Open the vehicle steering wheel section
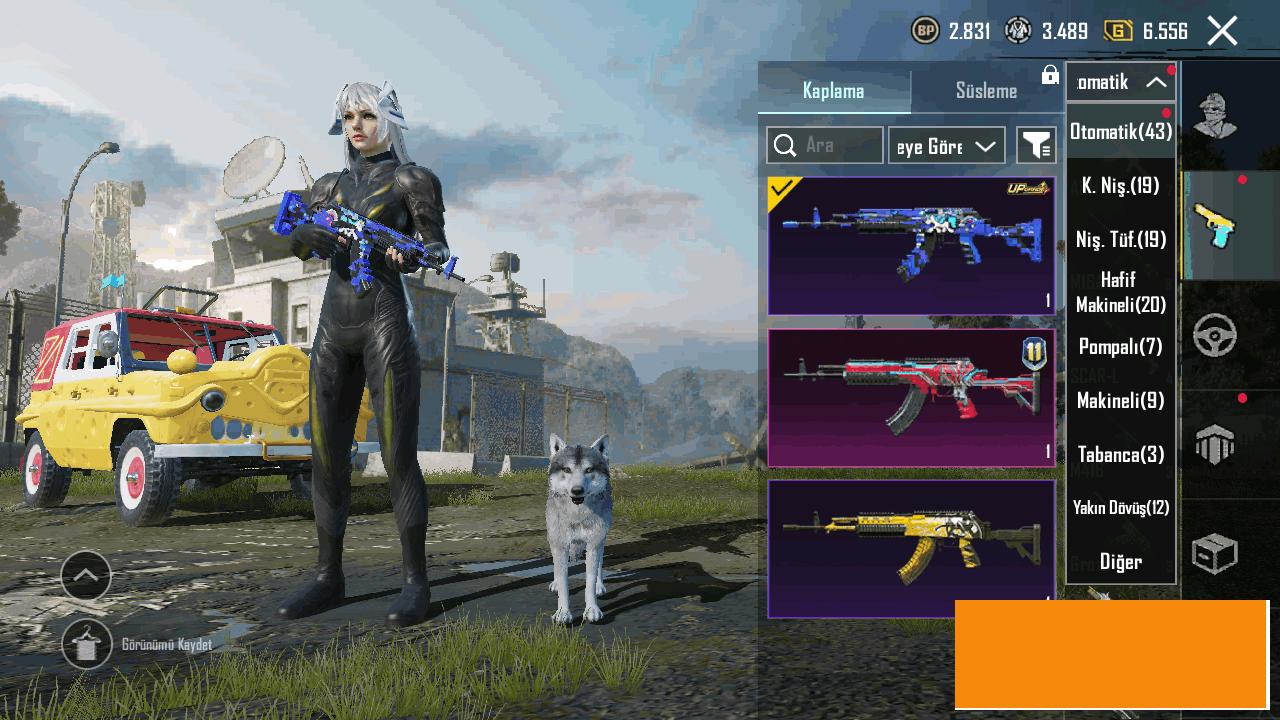 [1215, 337]
